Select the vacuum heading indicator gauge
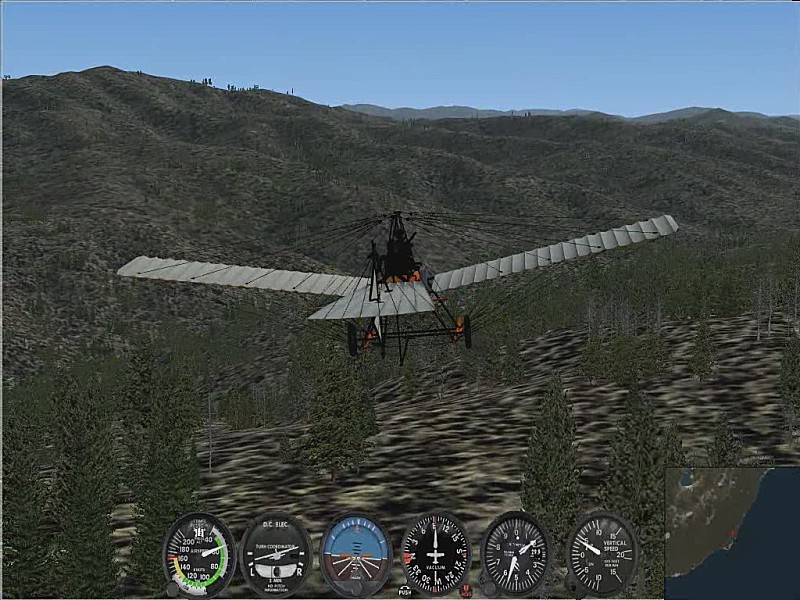 435,553
